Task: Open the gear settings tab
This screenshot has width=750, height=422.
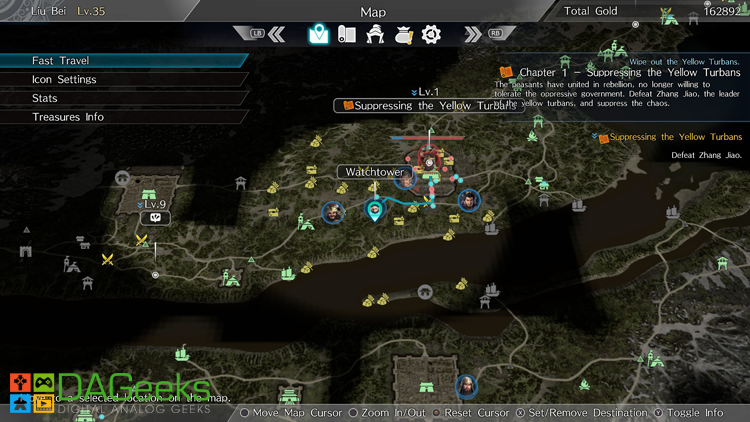Action: tap(431, 34)
